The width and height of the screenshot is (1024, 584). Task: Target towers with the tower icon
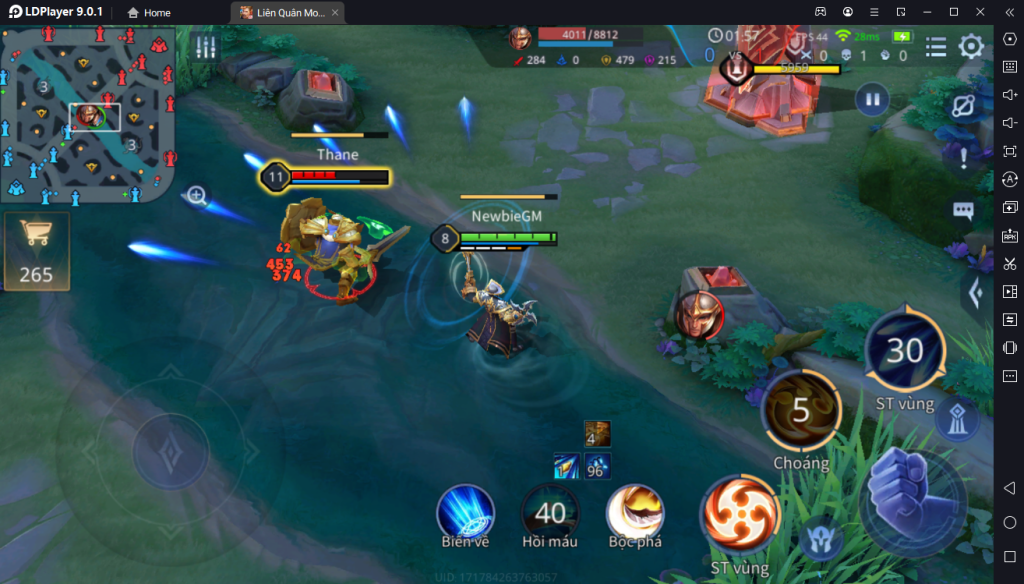tap(957, 421)
